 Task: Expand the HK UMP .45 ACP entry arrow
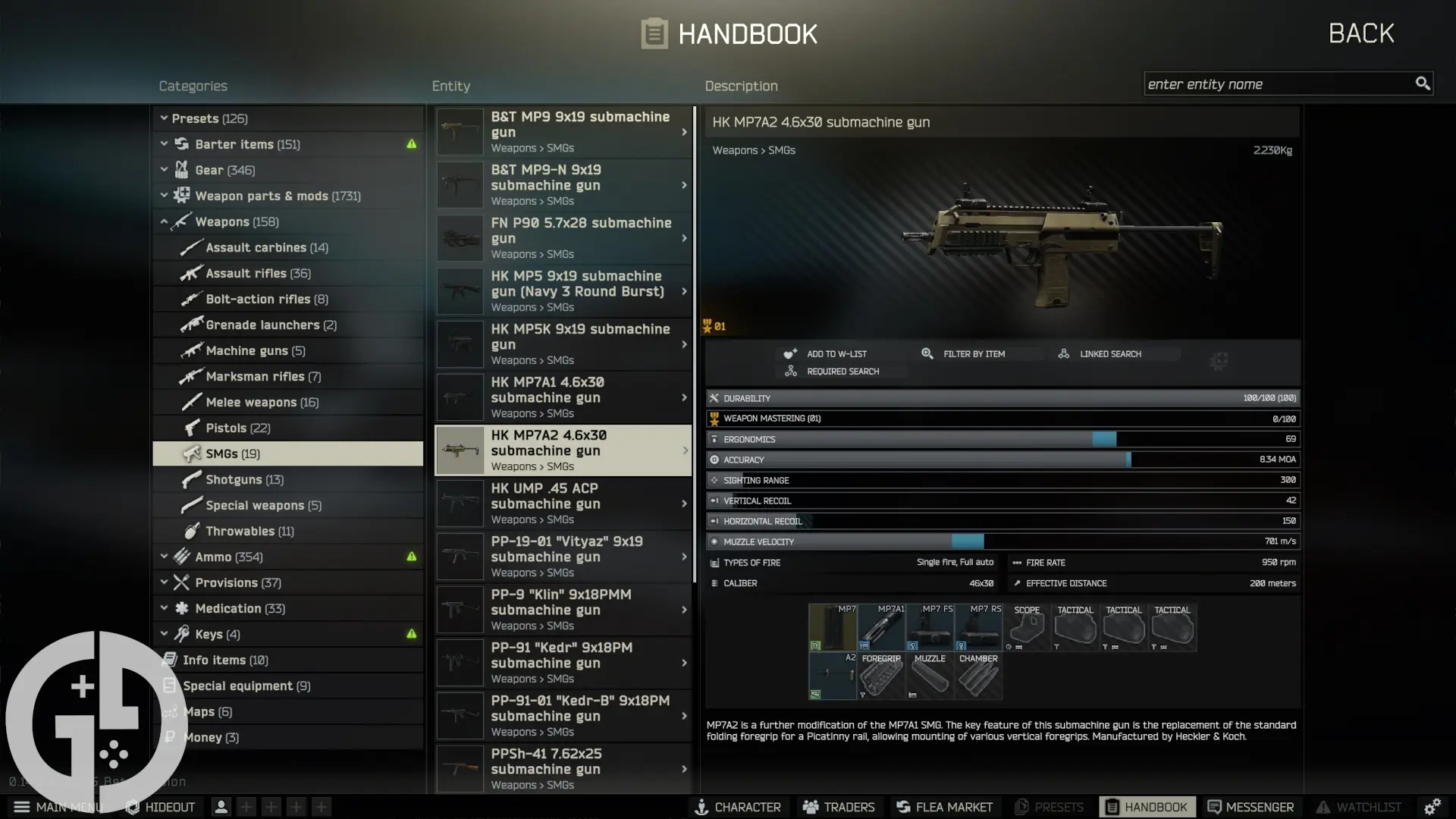(x=683, y=503)
